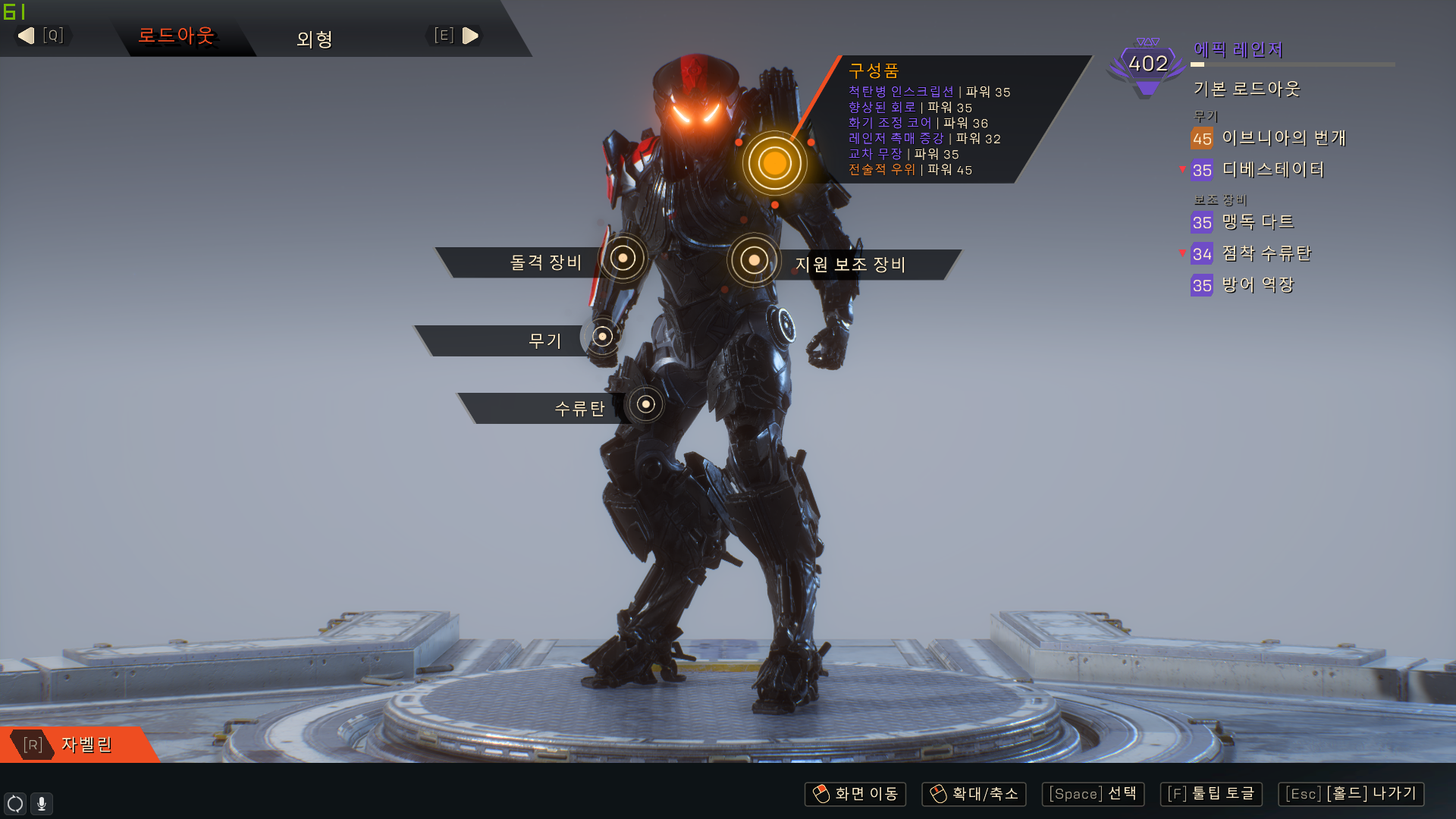Screen dimensions: 1456x819
Task: Select the 수류탄 grenade slot
Action: [x=645, y=404]
